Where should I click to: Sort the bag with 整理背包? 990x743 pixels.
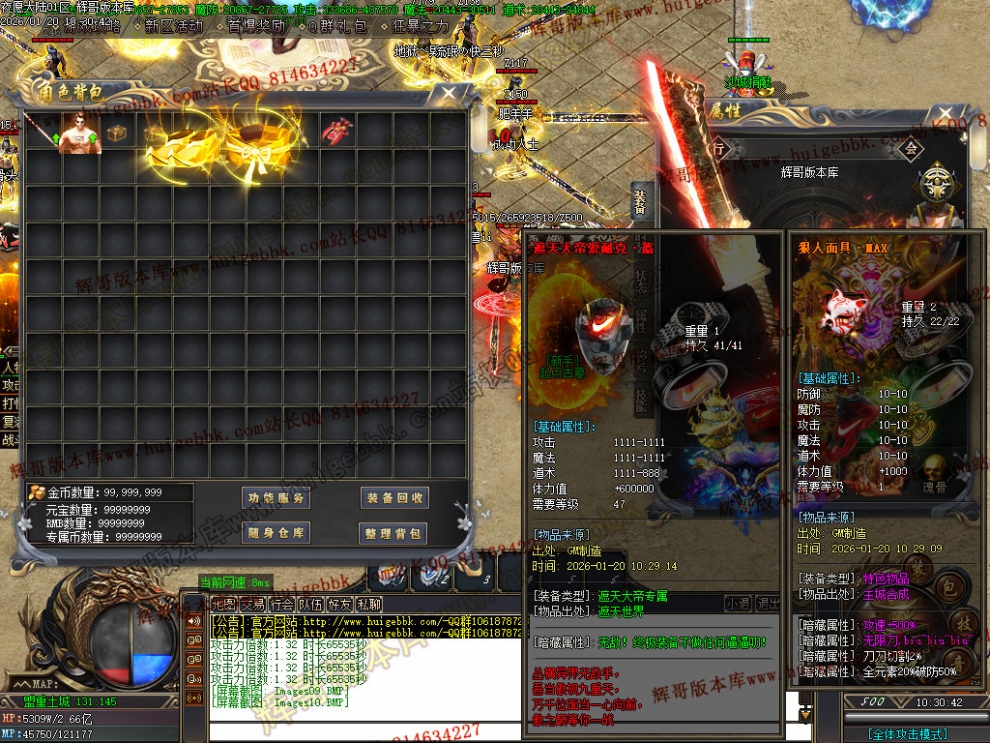pos(394,533)
